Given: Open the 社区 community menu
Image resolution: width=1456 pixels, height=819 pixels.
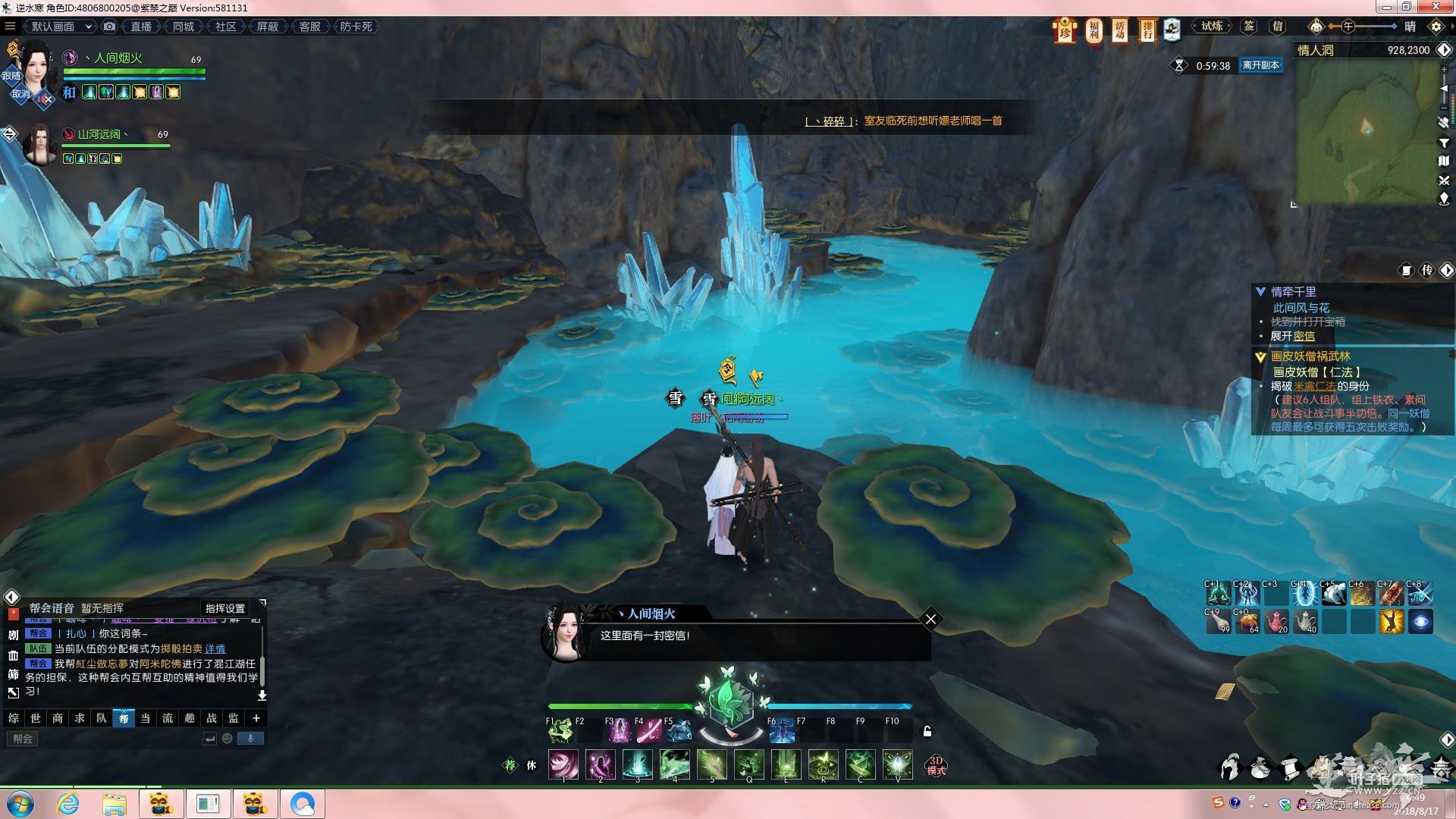Looking at the screenshot, I should 225,27.
